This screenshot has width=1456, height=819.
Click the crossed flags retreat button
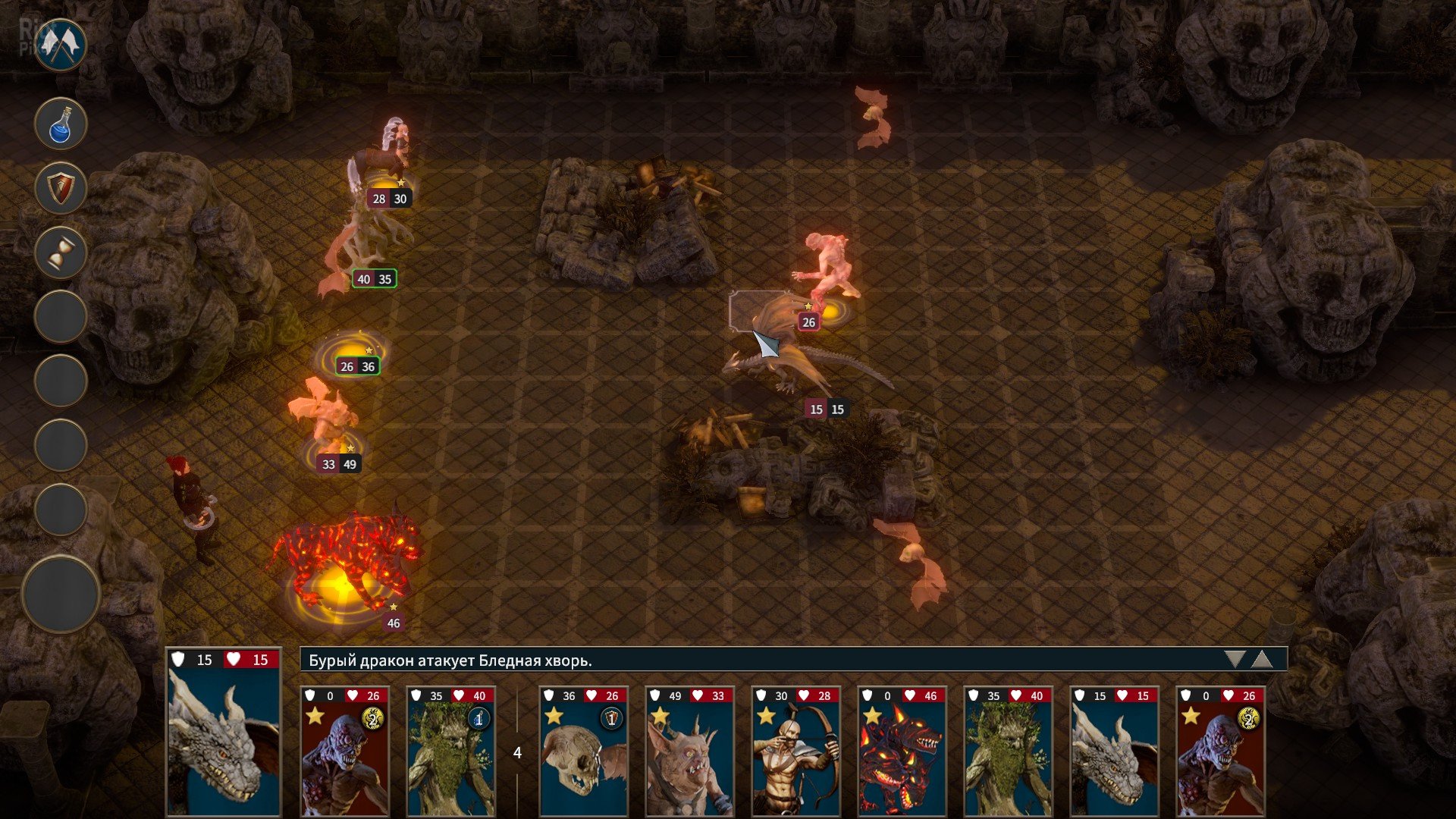coord(60,45)
